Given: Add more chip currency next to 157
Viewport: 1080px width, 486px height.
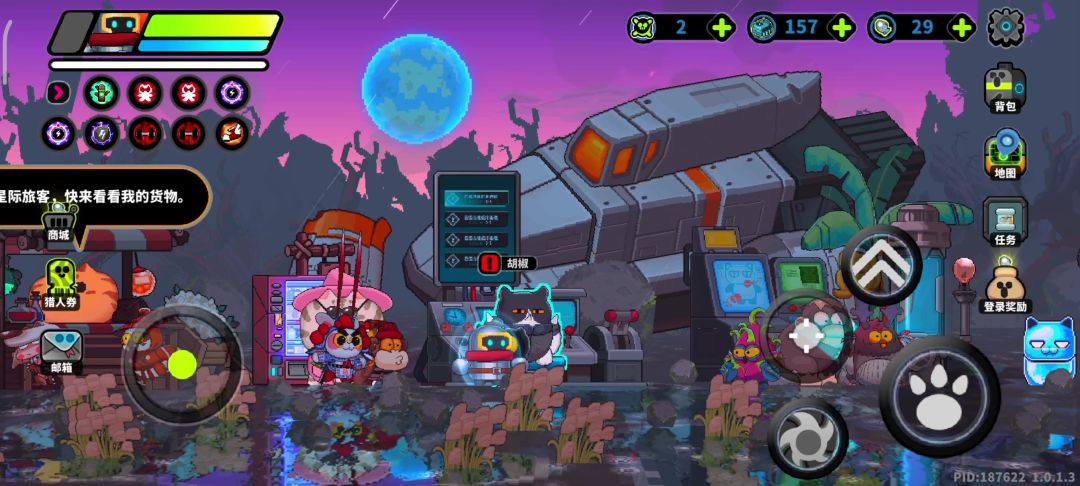Looking at the screenshot, I should (842, 27).
